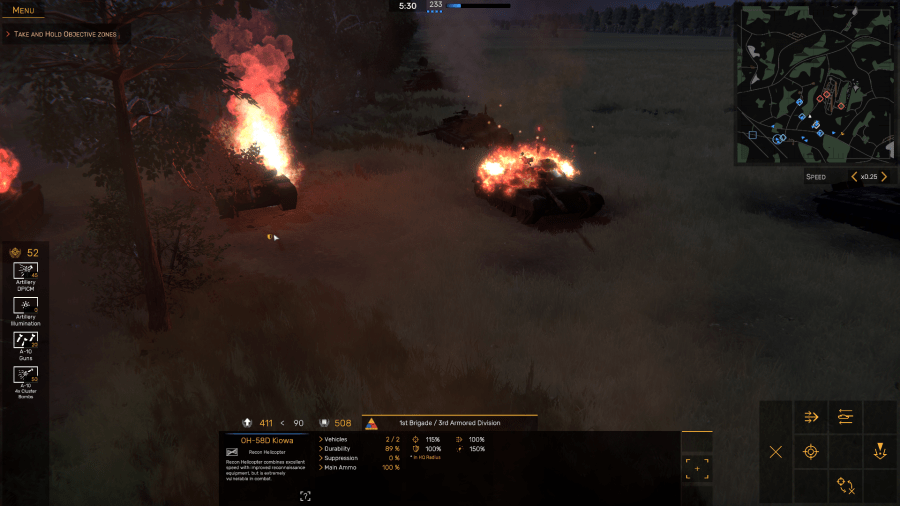Open the Menu button
900x506 pixels.
coord(23,10)
